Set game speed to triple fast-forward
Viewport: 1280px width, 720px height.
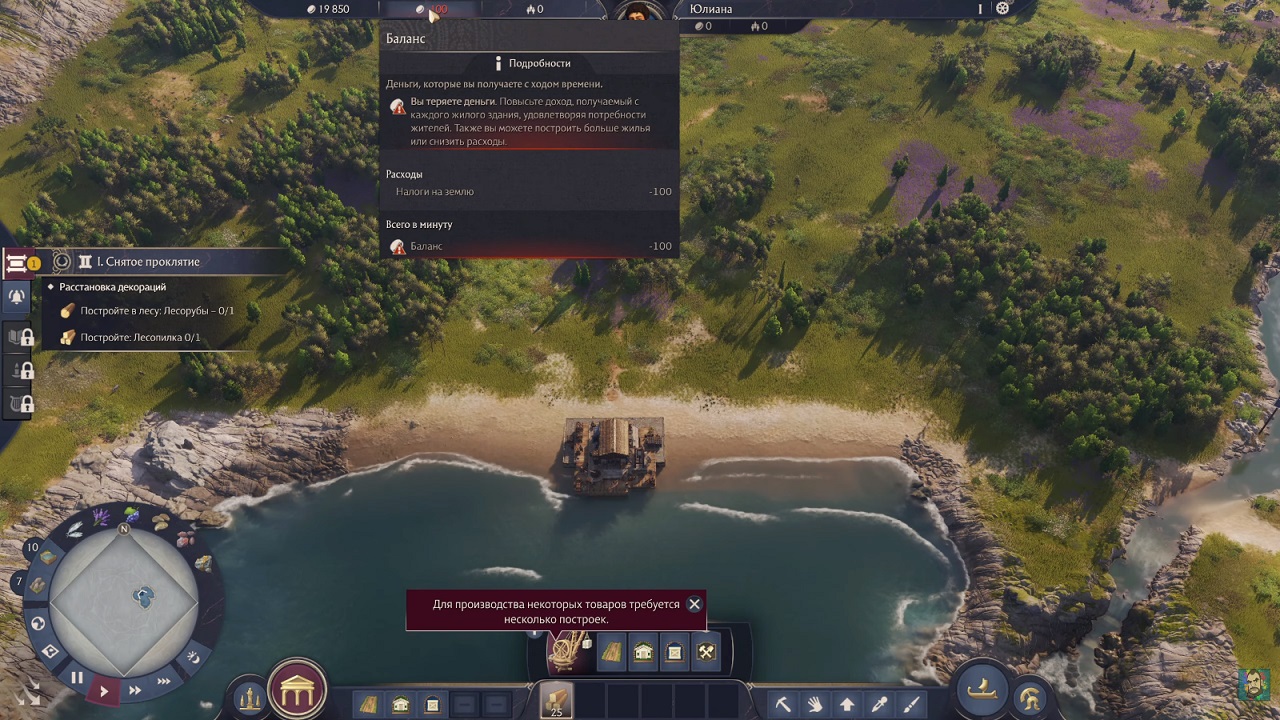163,681
